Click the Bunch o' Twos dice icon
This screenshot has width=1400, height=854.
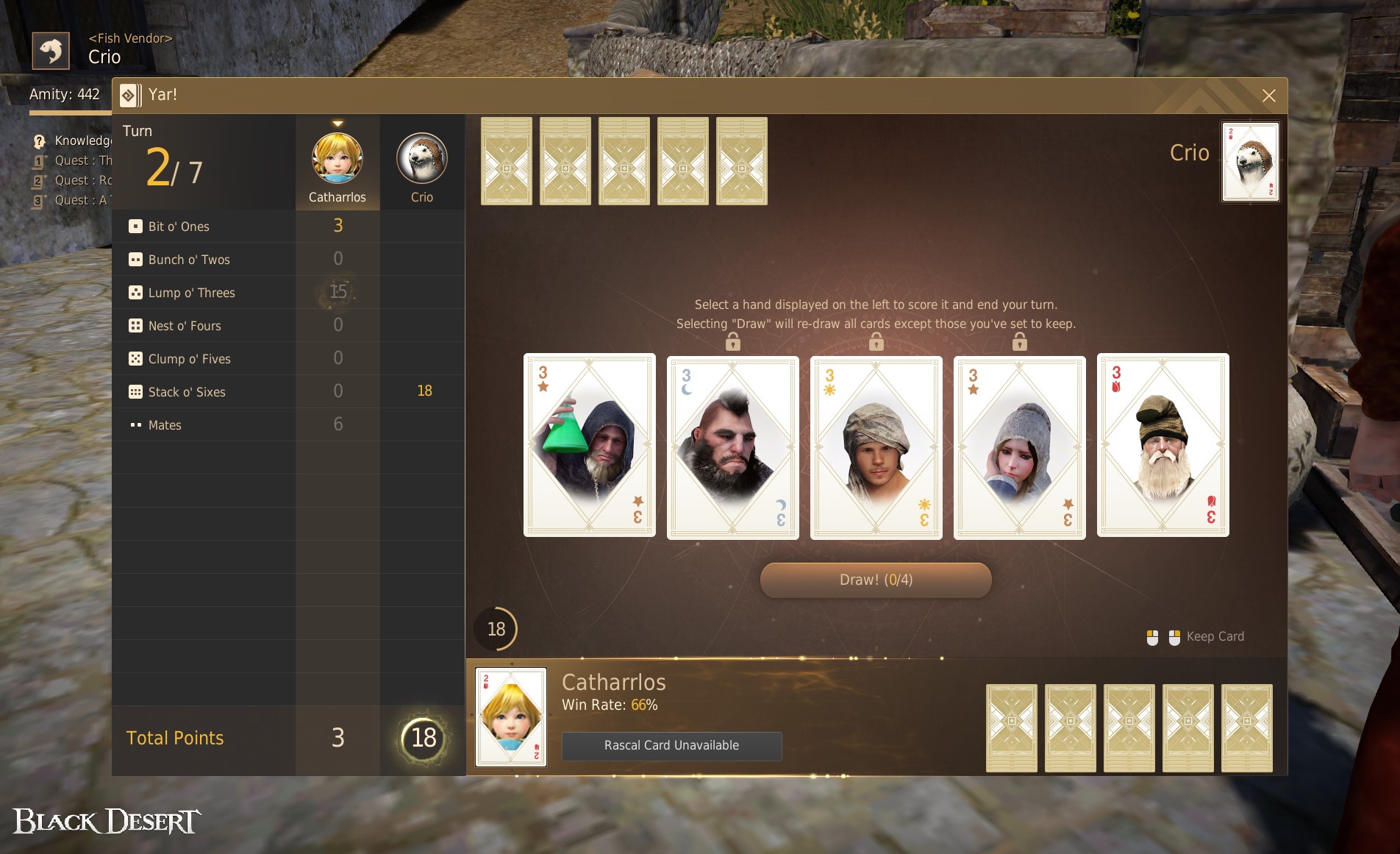pyautogui.click(x=135, y=259)
